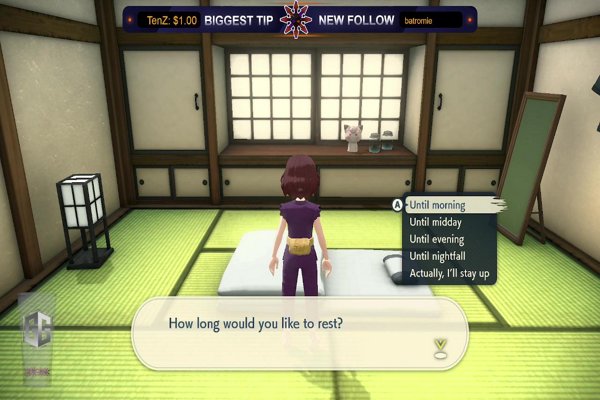The image size is (600, 400).
Task: Rest 'Until nightfall'
Action: coord(438,256)
